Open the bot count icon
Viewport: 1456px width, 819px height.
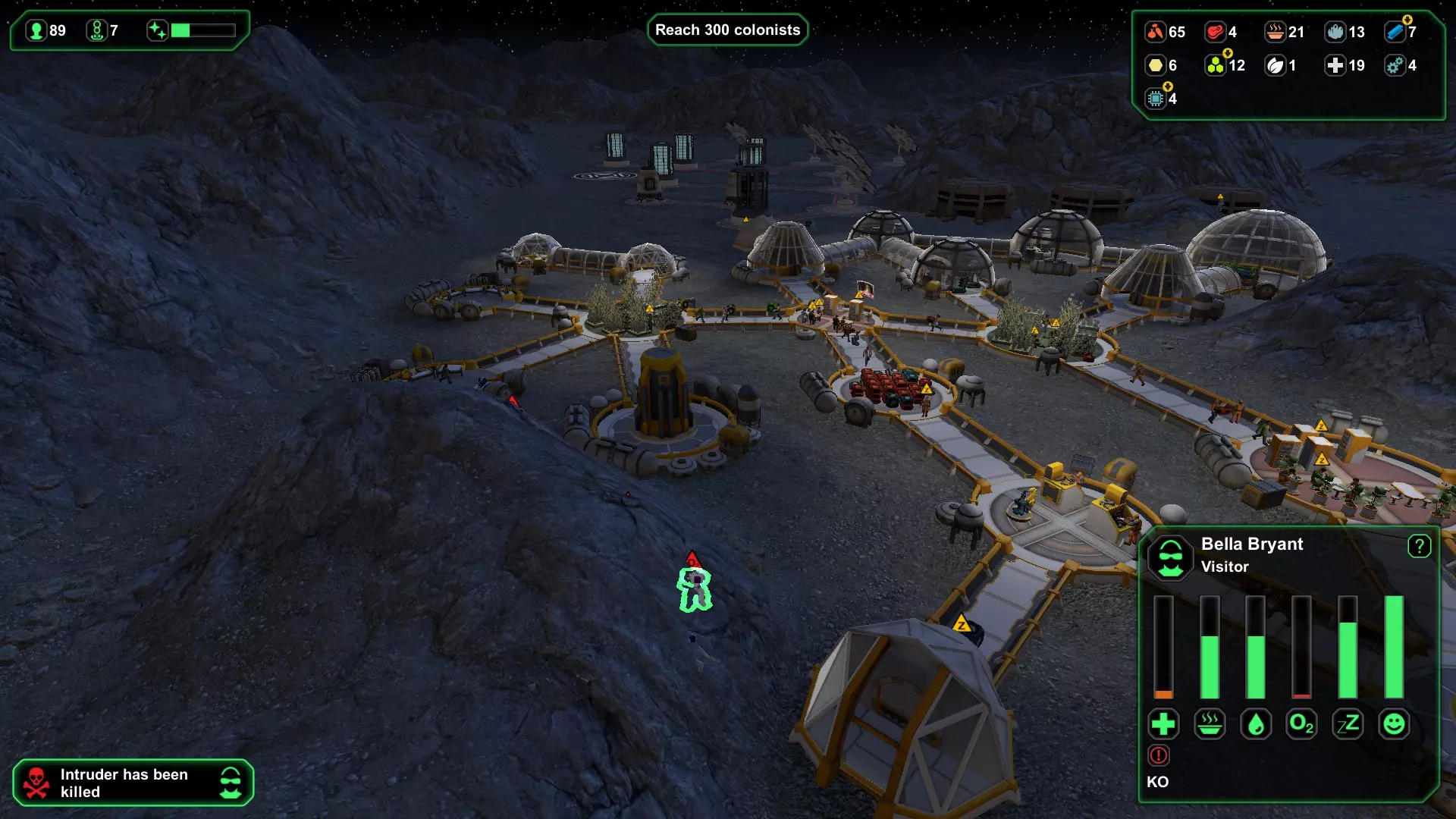pos(96,30)
